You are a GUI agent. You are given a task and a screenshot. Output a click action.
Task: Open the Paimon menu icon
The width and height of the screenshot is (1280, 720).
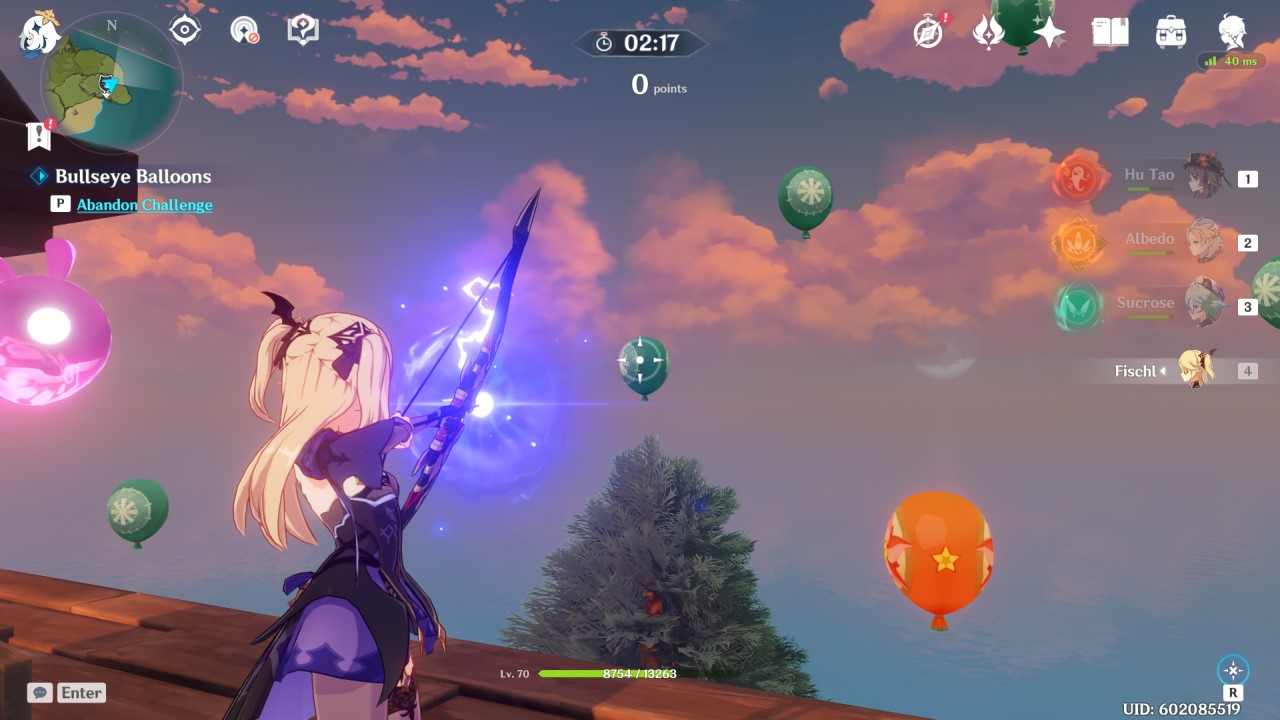(x=40, y=32)
